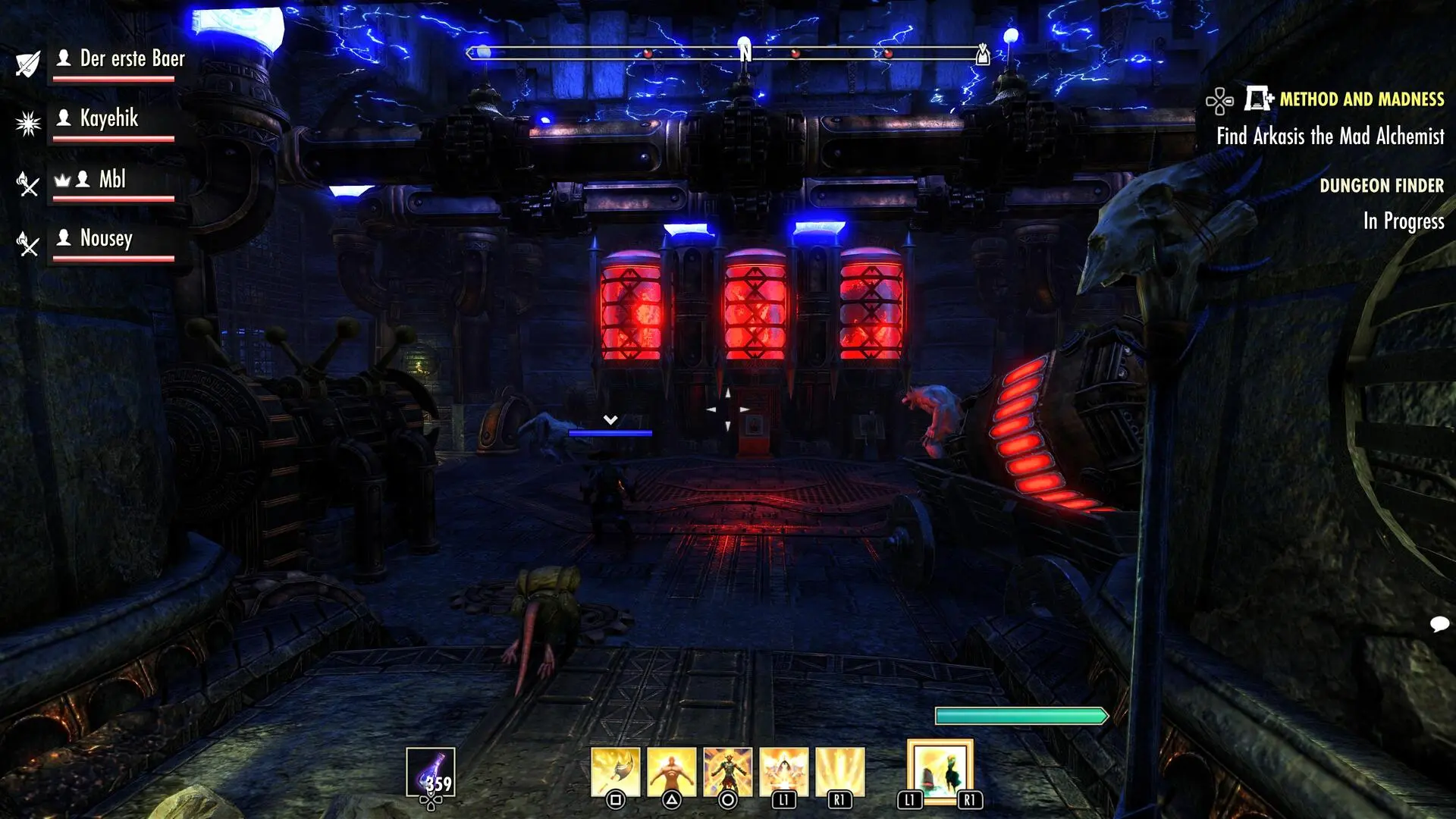Select the purple potion quickslot
The width and height of the screenshot is (1456, 819).
[x=430, y=772]
